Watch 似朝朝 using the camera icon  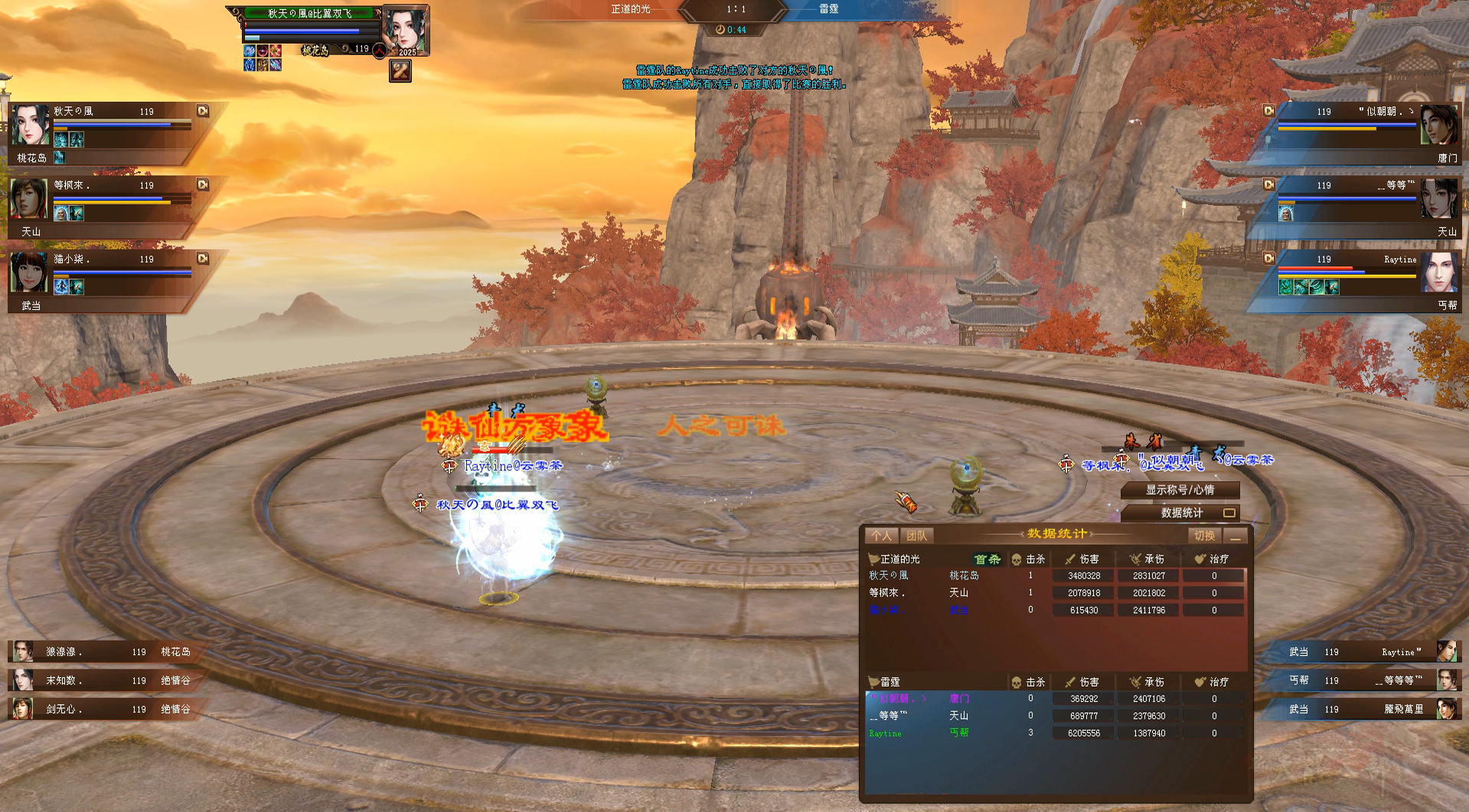pyautogui.click(x=1268, y=111)
